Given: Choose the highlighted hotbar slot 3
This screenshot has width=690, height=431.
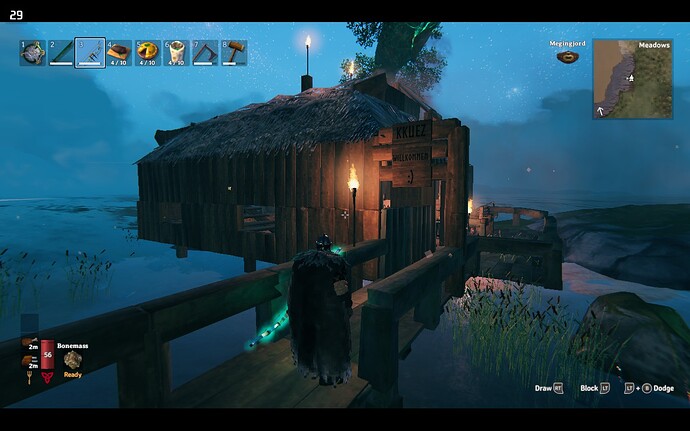Looking at the screenshot, I should coord(90,52).
